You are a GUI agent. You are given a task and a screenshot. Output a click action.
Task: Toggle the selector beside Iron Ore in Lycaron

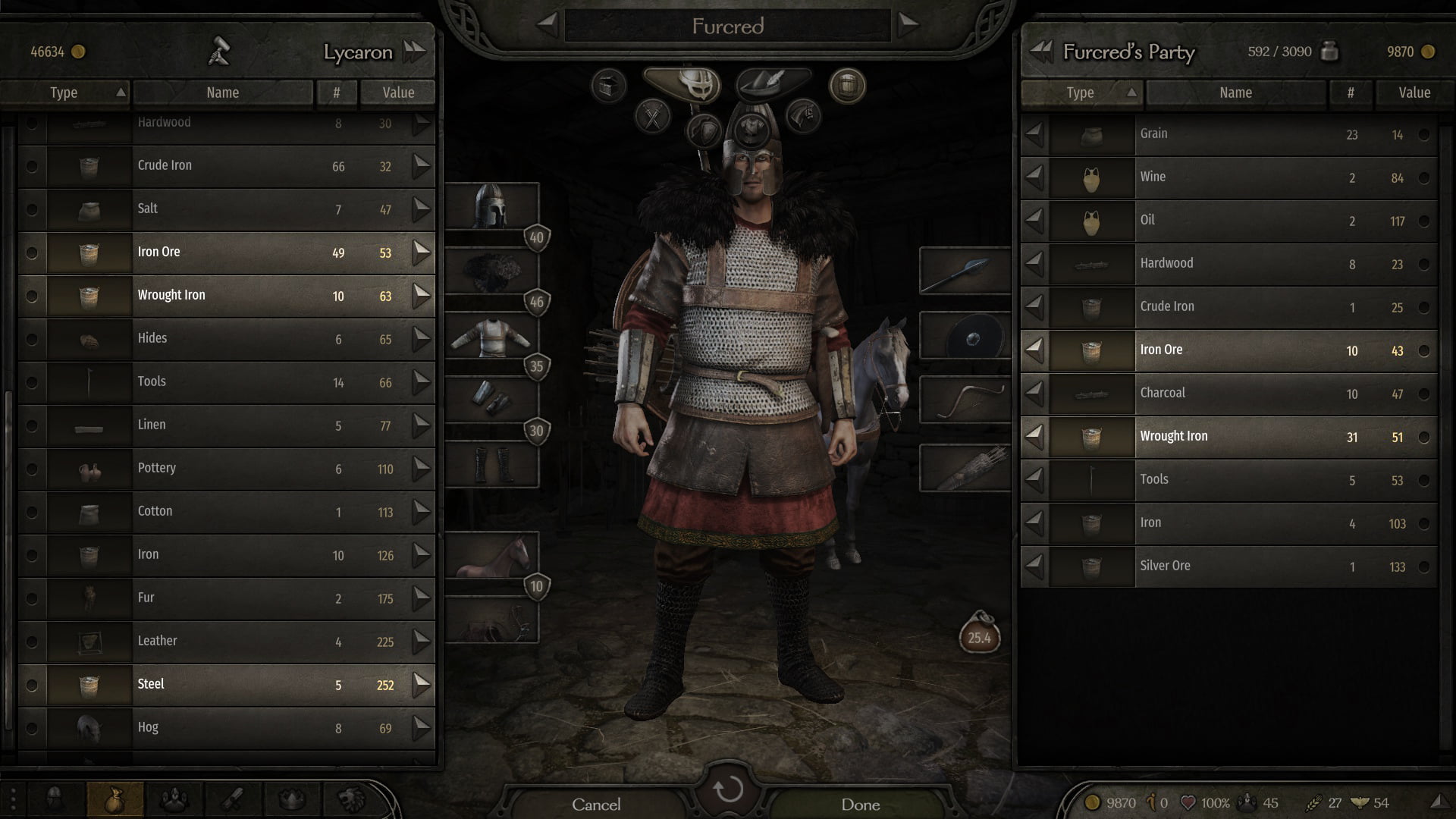32,253
